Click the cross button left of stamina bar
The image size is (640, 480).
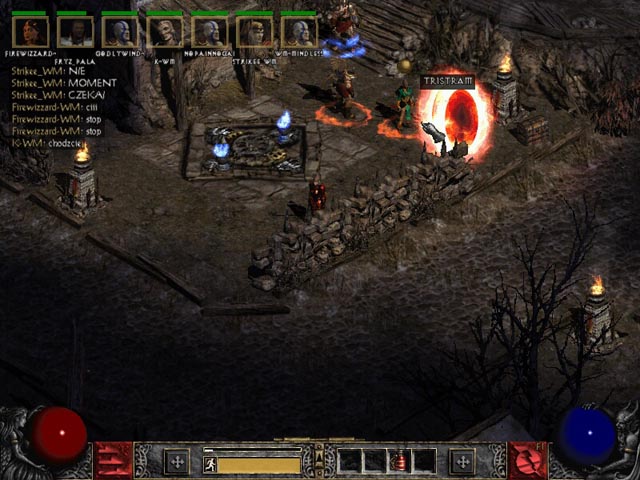[x=177, y=461]
